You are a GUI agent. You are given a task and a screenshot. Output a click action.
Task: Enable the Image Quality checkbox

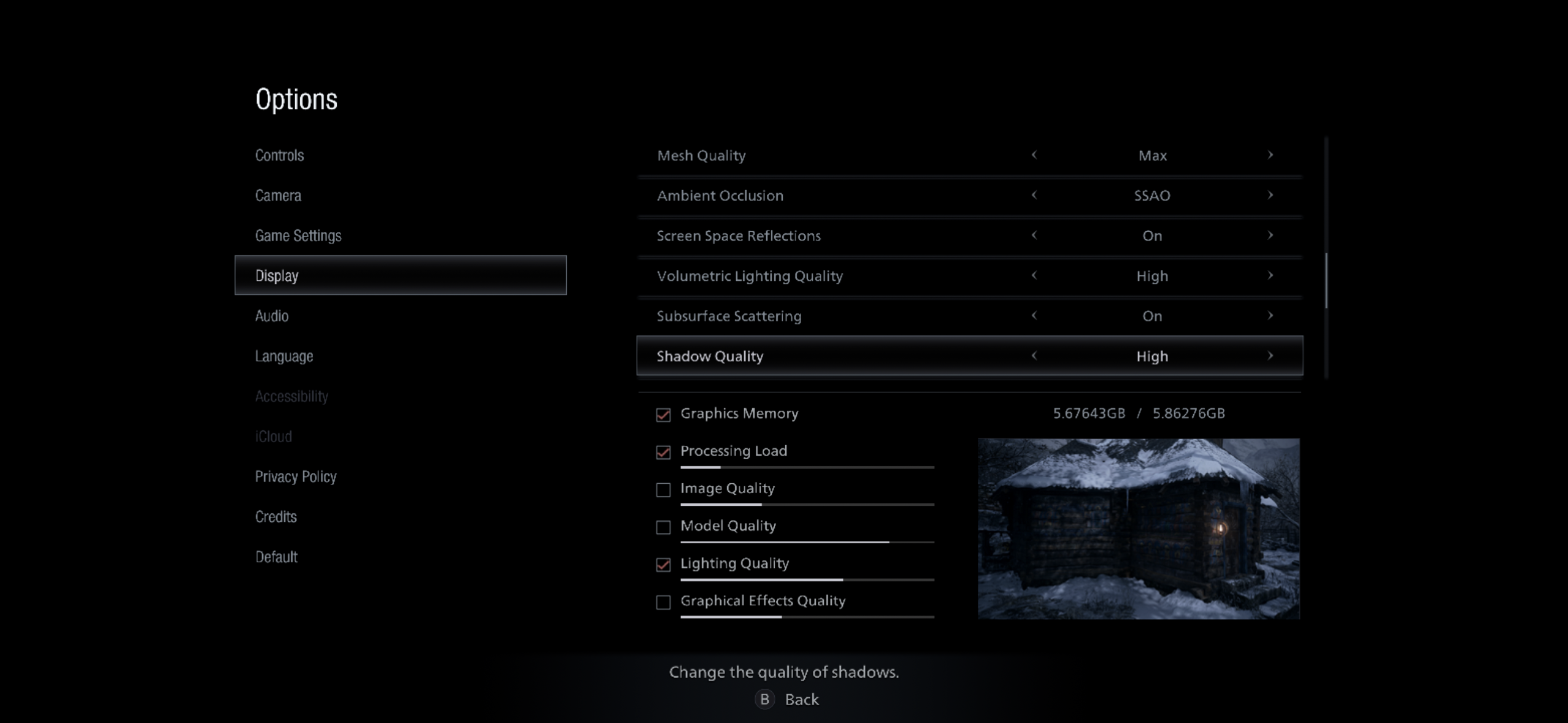(x=663, y=489)
